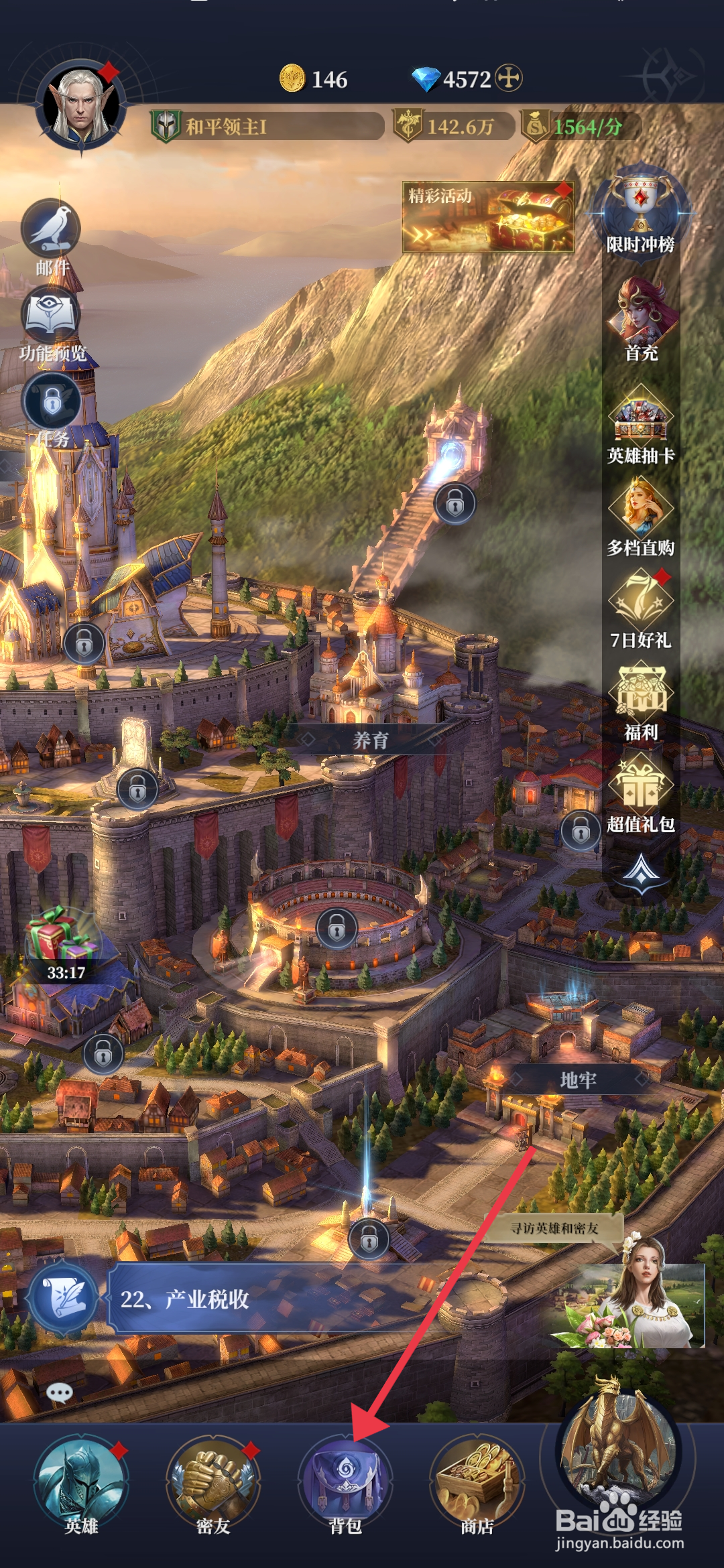Open the 背包 backpack
724x1568 pixels.
(345, 1481)
